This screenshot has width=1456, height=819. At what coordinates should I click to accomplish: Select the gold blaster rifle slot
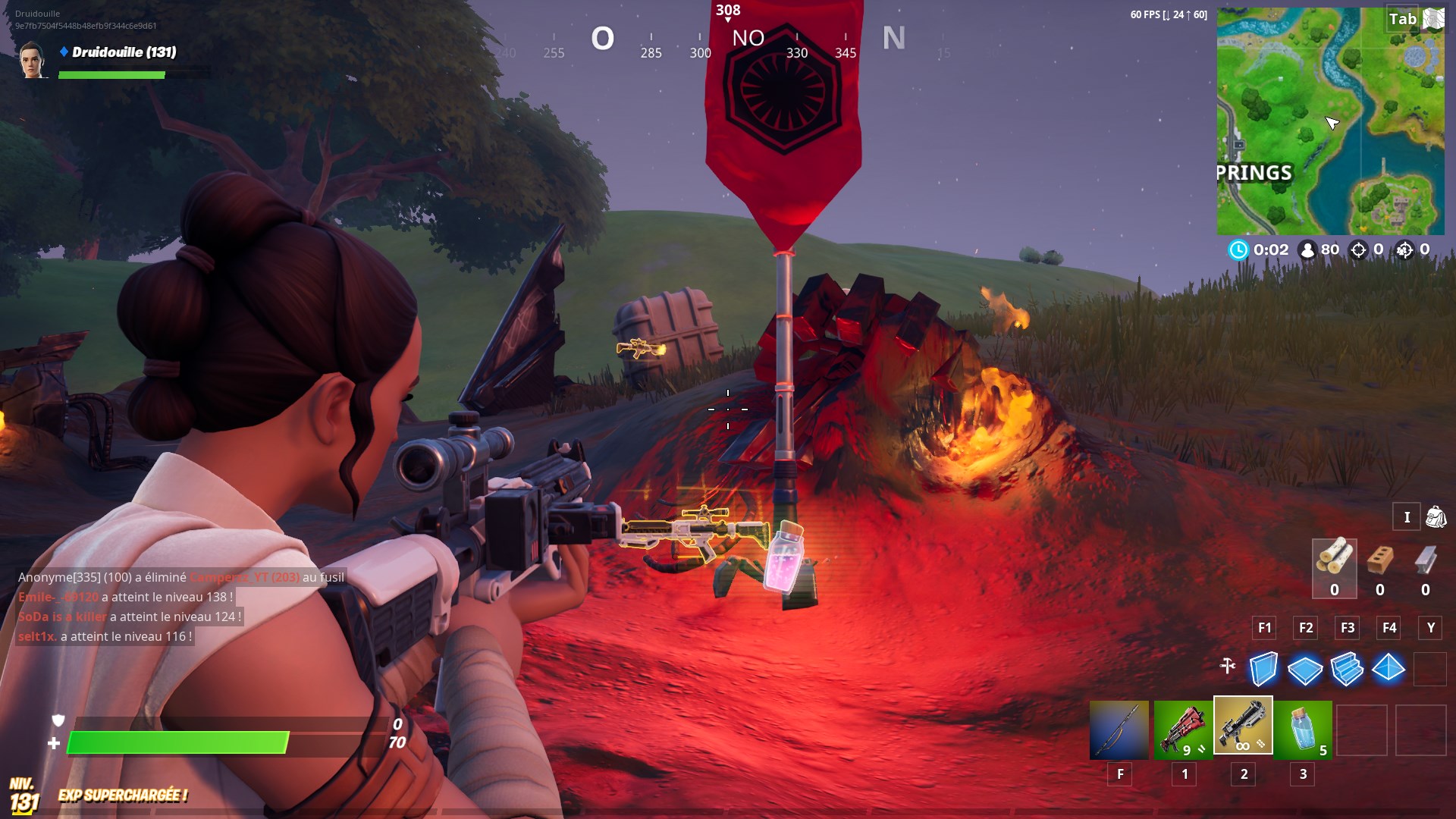coord(1243,726)
